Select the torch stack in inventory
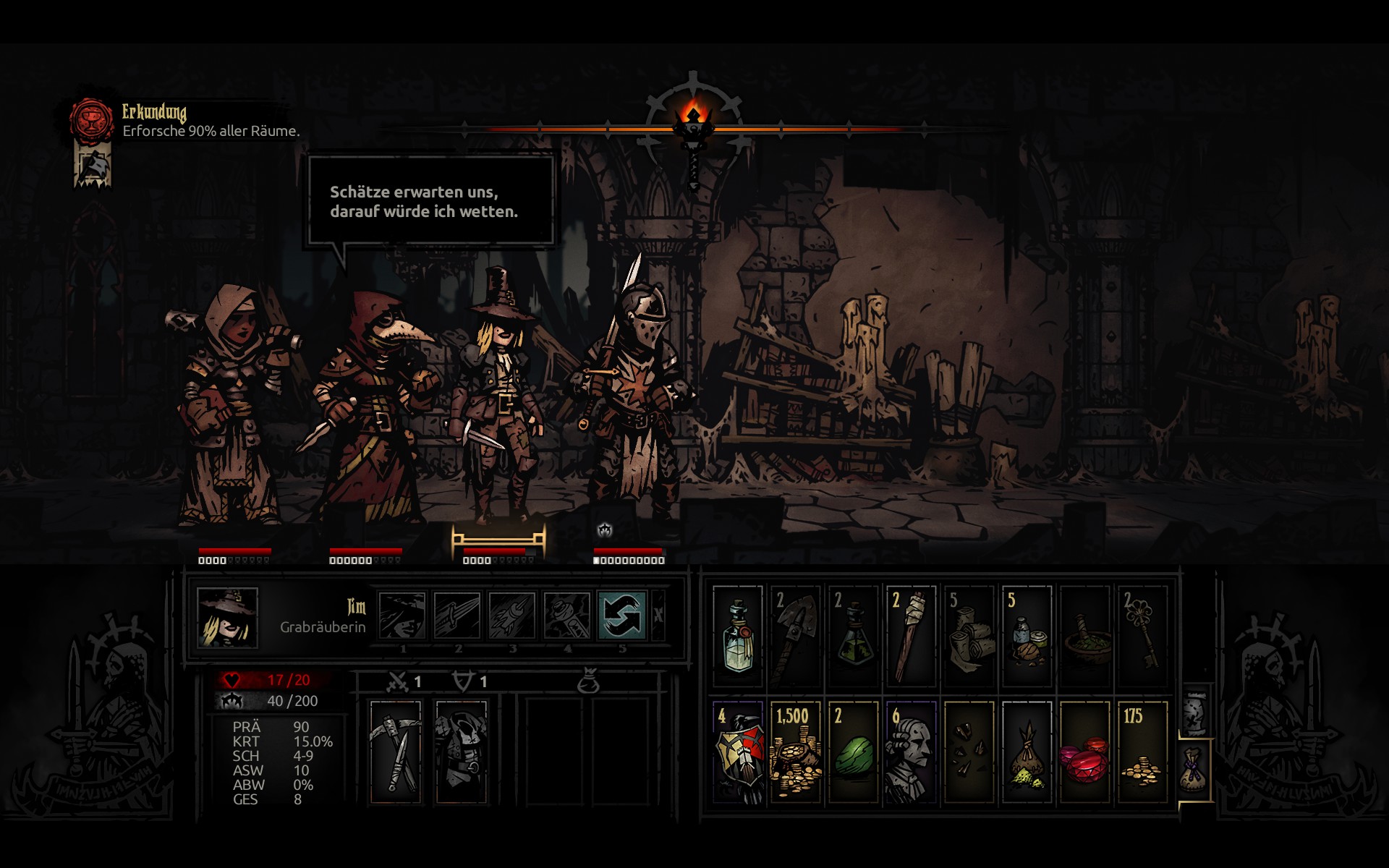1389x868 pixels. 911,636
